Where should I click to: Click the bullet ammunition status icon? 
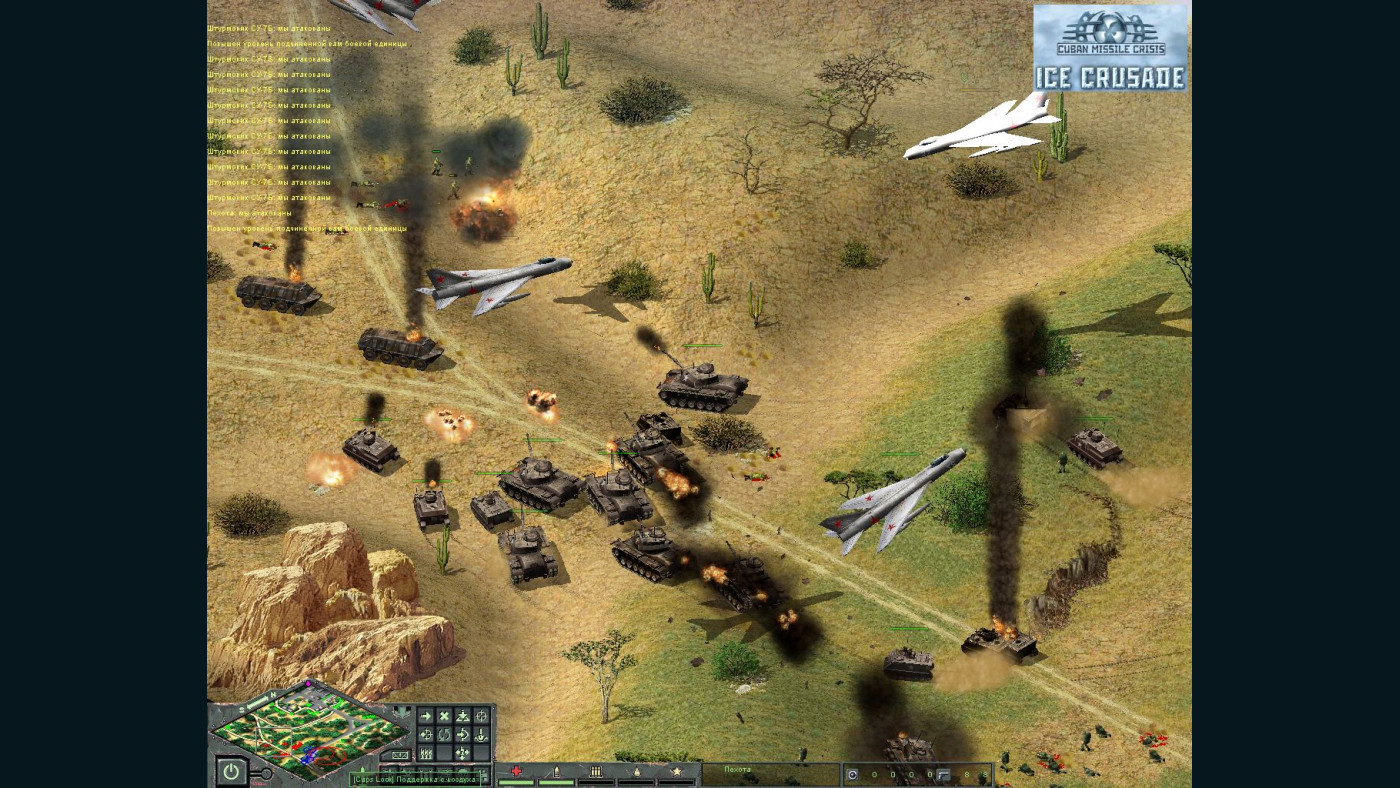pyautogui.click(x=558, y=771)
